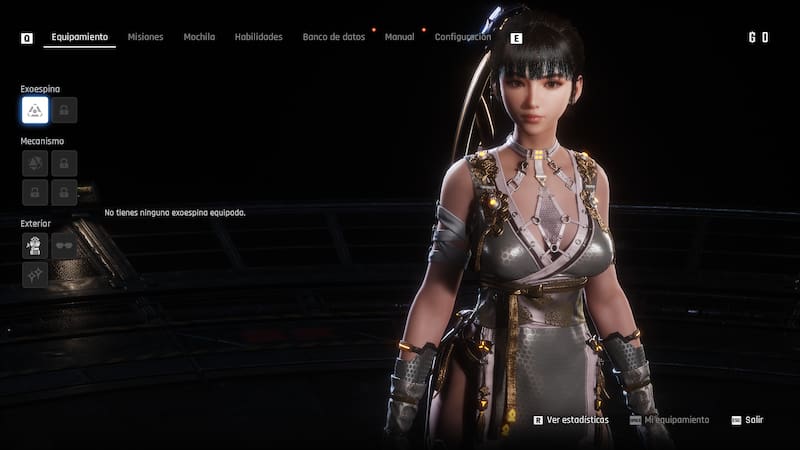
Task: Click the locked second Exoespina slot
Action: pyautogui.click(x=64, y=110)
